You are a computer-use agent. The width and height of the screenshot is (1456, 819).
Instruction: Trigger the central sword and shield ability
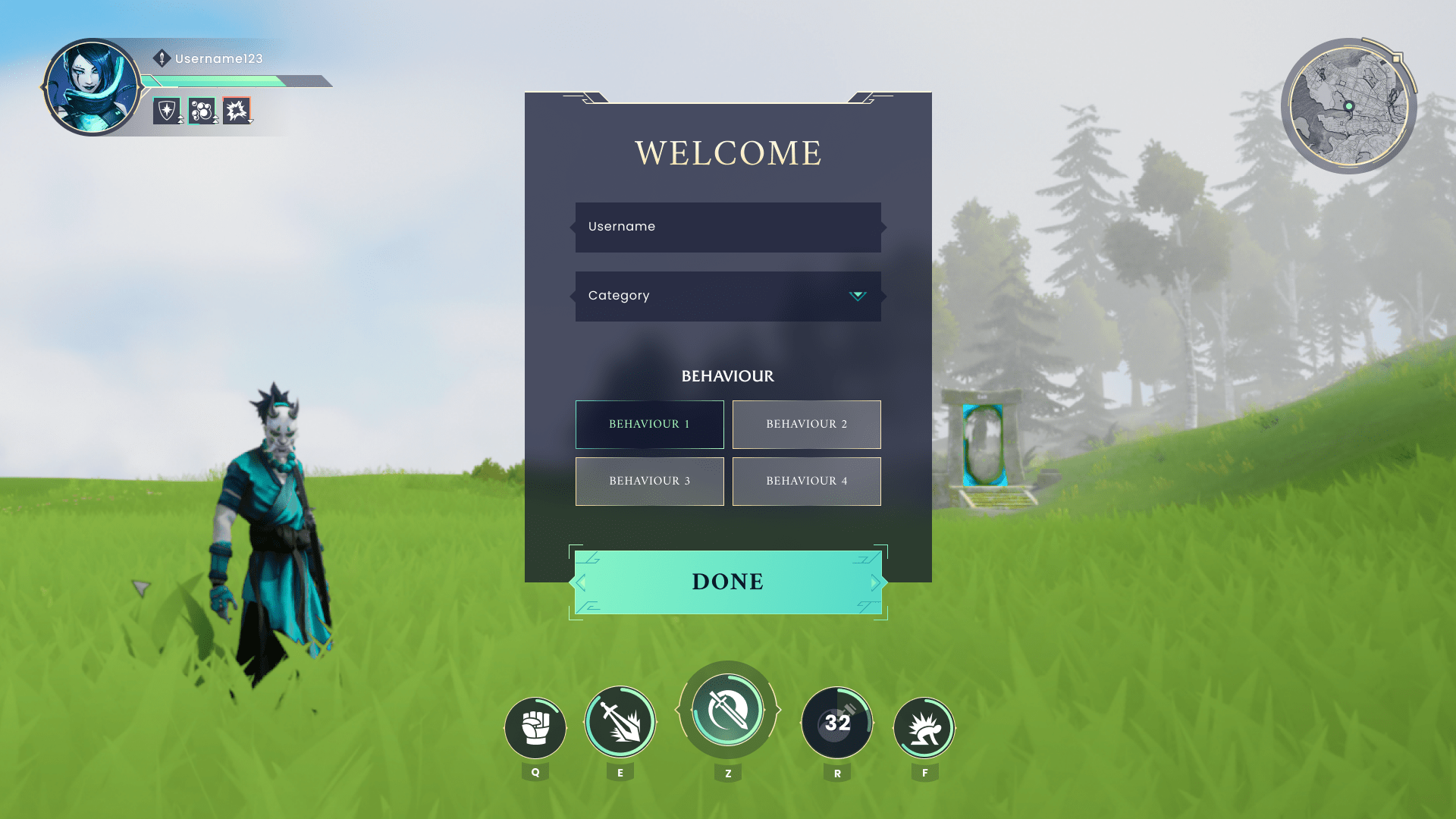pos(728,711)
